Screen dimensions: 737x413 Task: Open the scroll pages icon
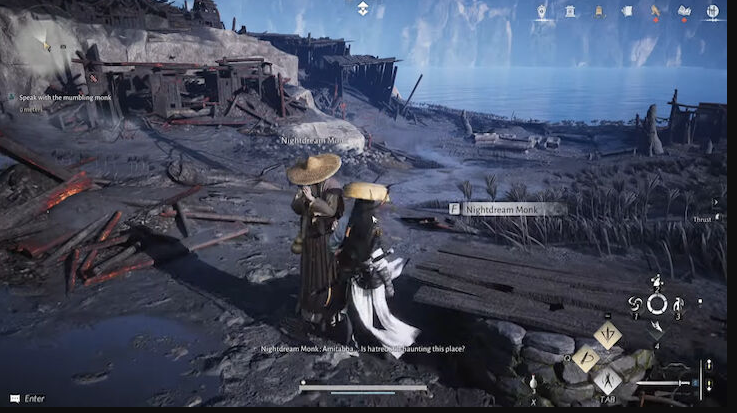point(627,11)
